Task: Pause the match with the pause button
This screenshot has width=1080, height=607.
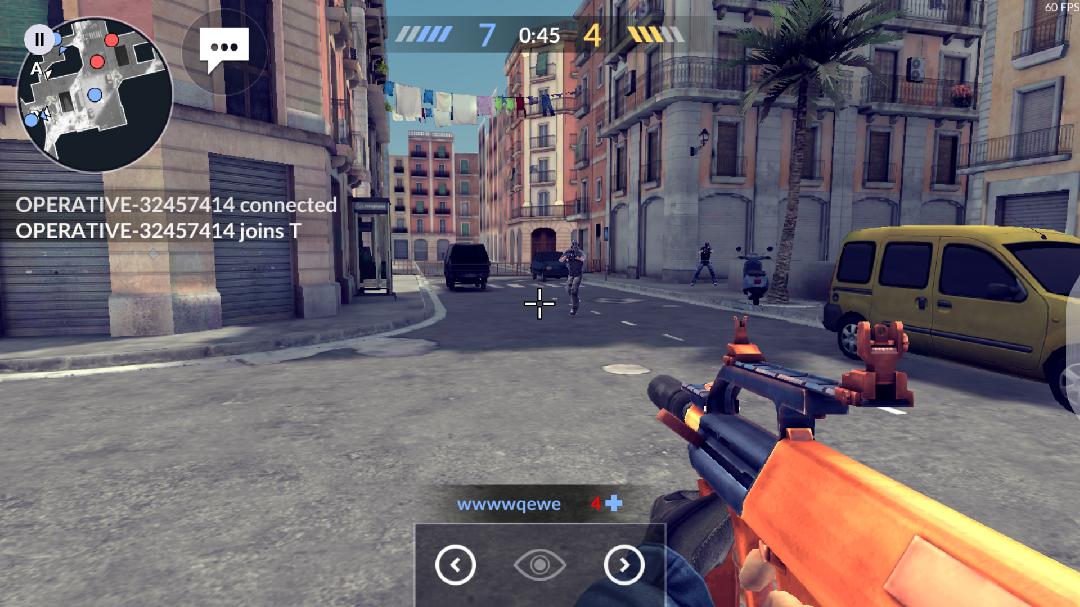Action: [x=39, y=40]
